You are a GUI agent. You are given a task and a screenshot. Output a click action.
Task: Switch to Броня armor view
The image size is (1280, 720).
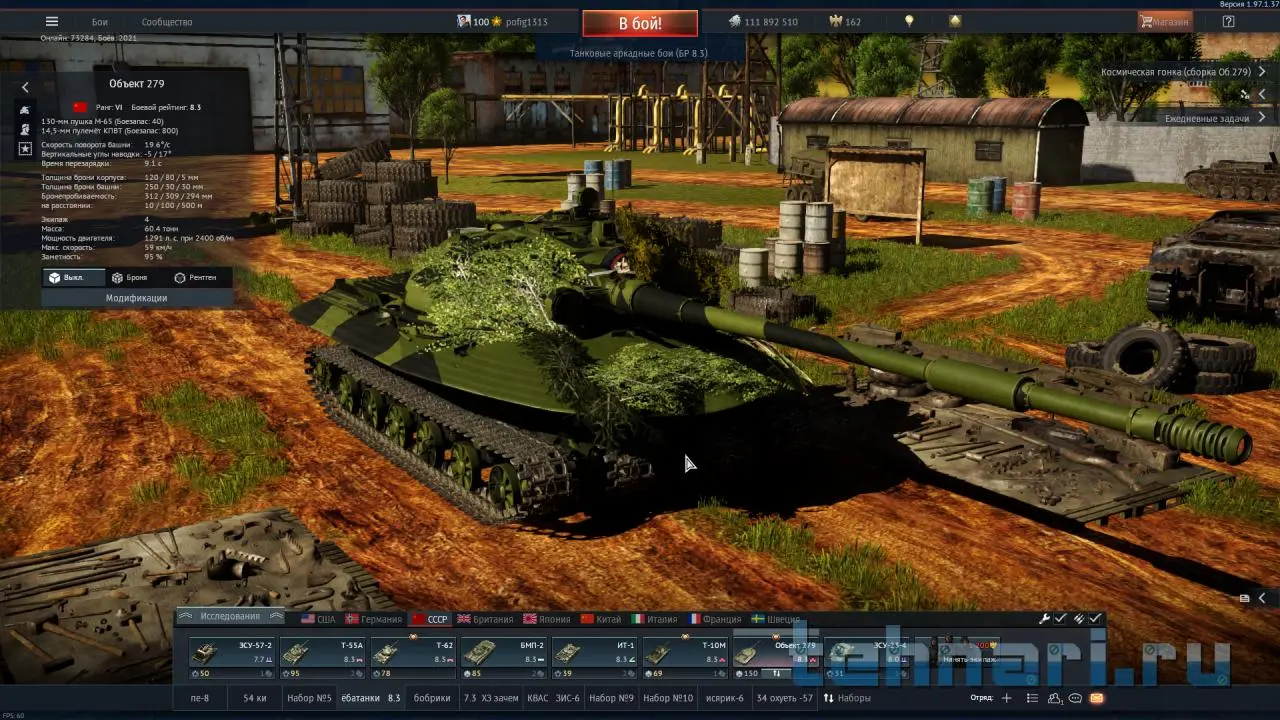(130, 277)
